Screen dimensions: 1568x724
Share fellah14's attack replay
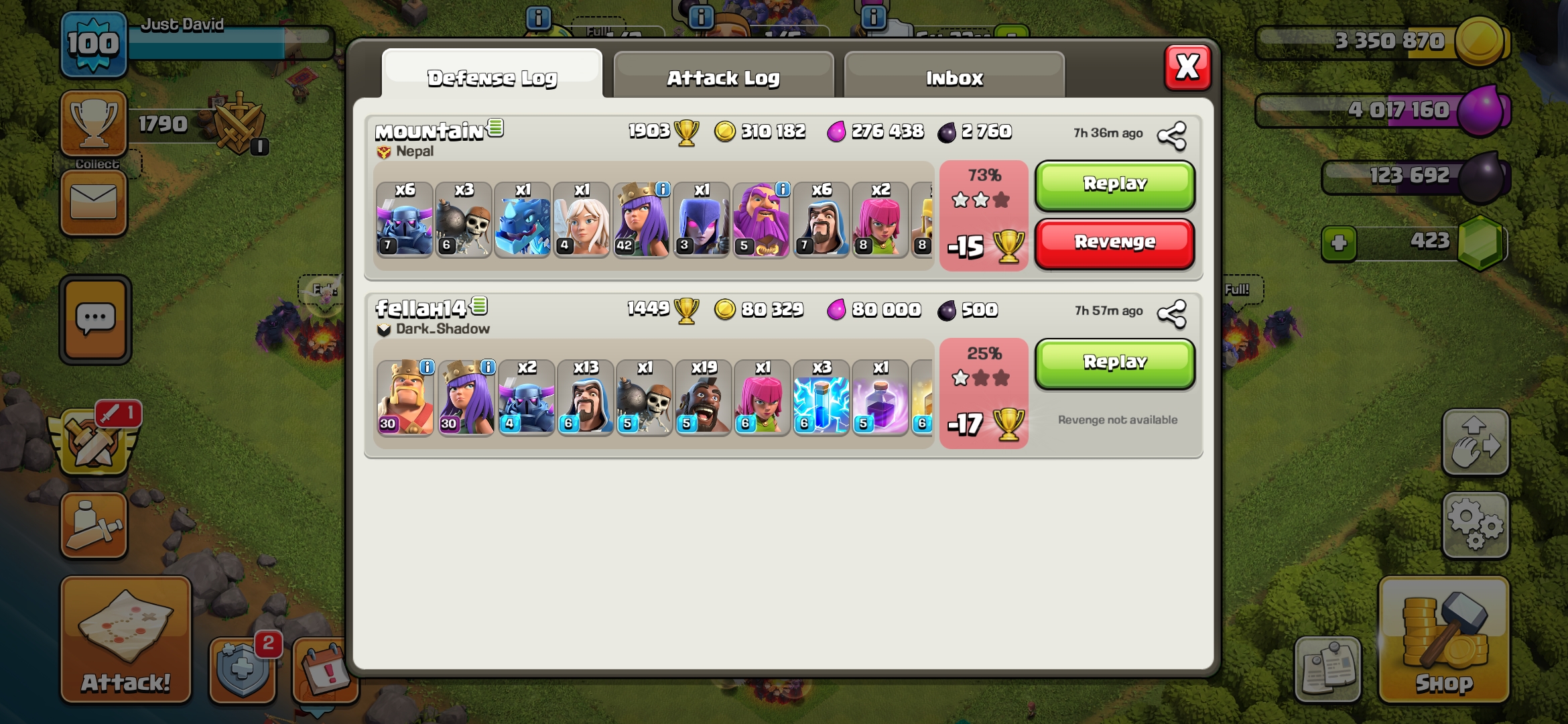[x=1172, y=314]
